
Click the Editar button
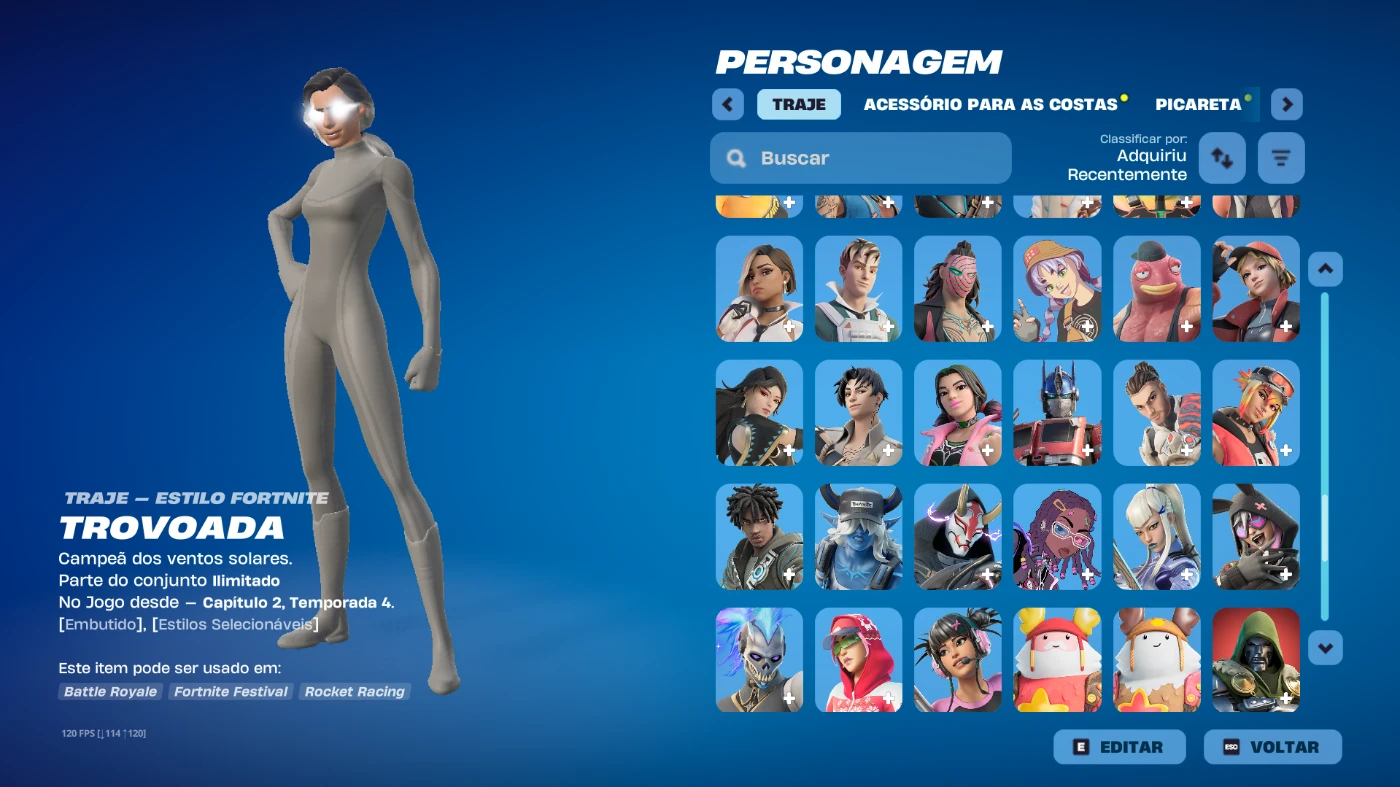(x=1119, y=747)
